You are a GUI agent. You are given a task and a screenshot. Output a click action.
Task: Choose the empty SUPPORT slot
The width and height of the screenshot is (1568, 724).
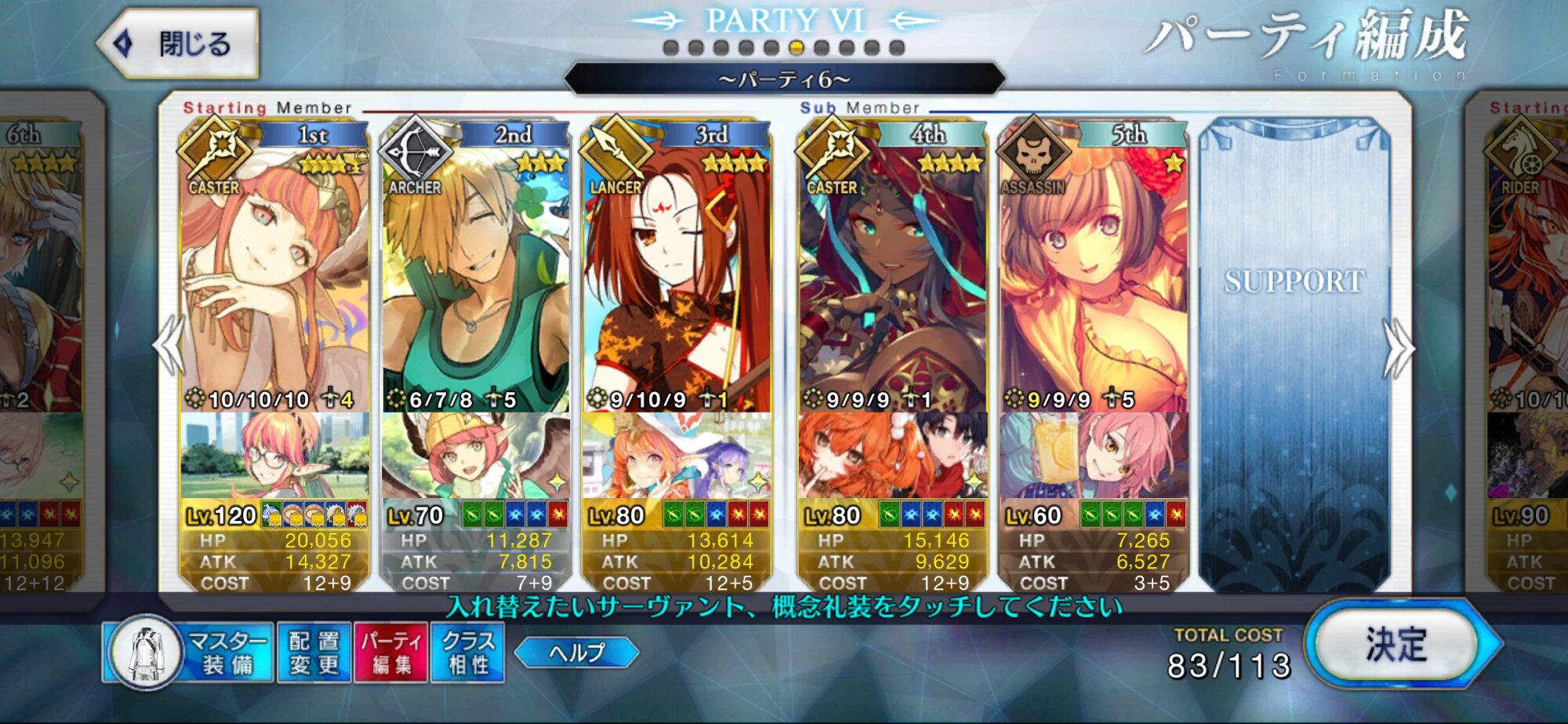(x=1294, y=353)
